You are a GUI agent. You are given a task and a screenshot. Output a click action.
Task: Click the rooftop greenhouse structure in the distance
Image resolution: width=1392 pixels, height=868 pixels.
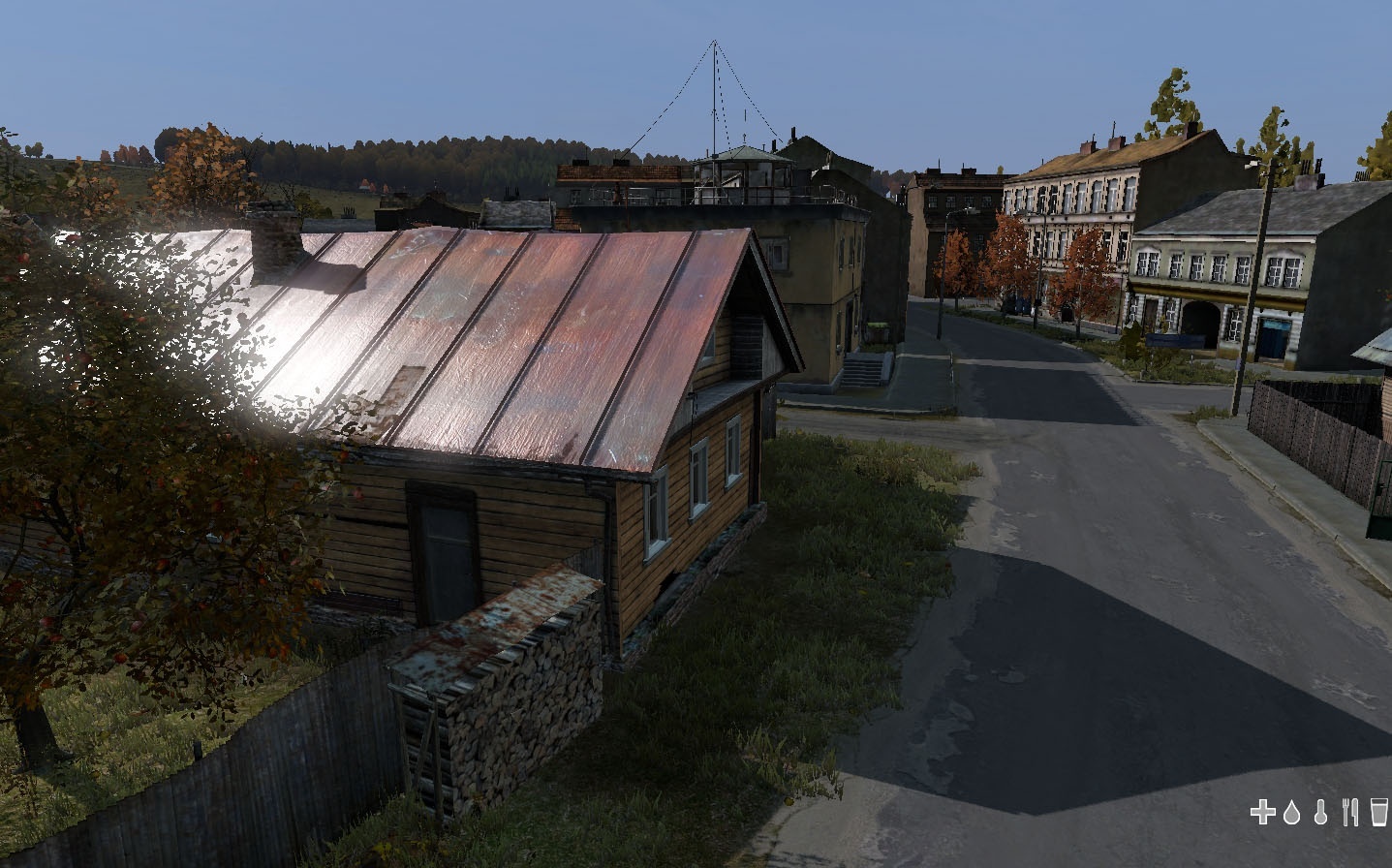point(746,170)
